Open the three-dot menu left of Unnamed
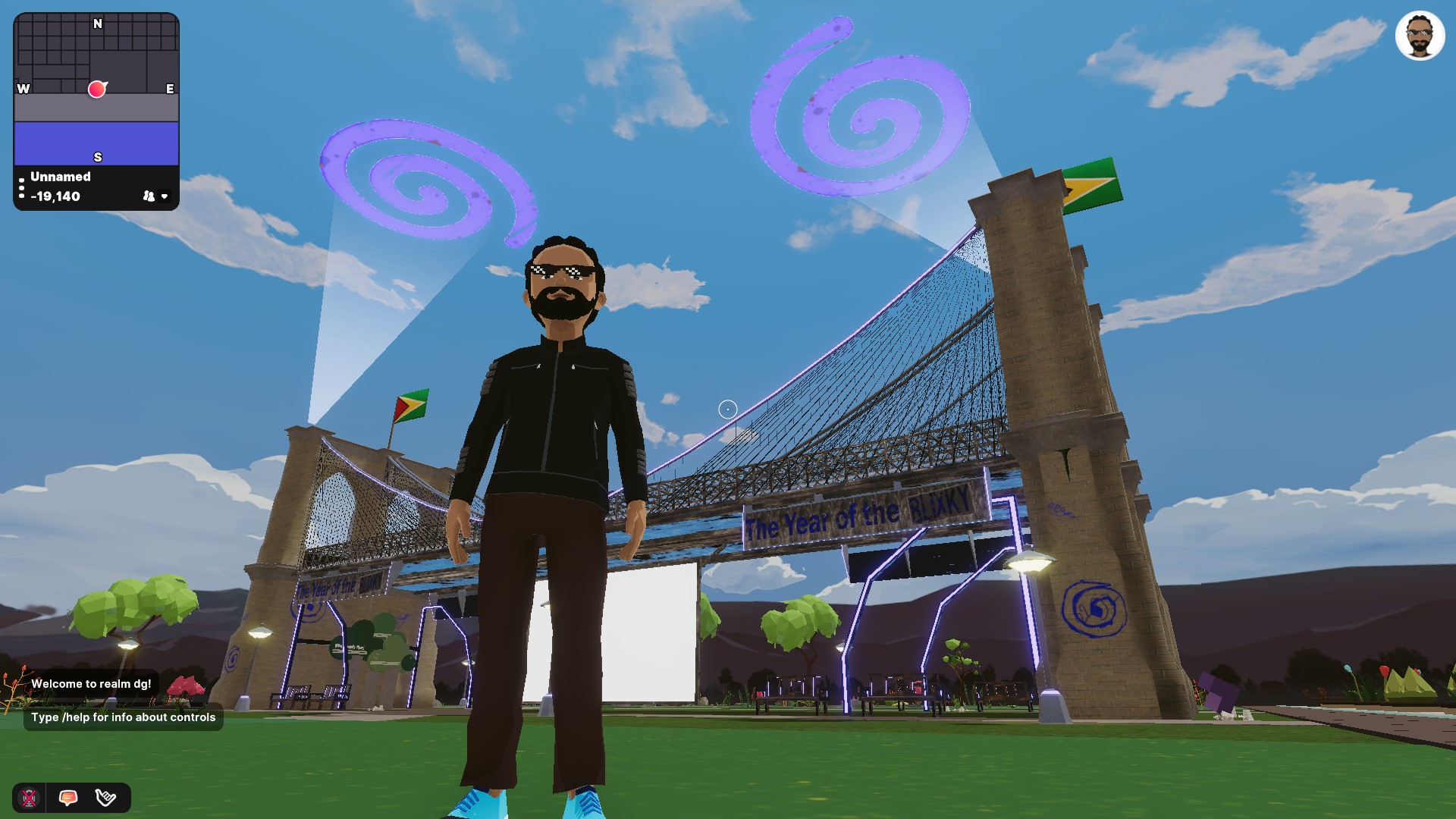Viewport: 1456px width, 819px height. coord(21,186)
